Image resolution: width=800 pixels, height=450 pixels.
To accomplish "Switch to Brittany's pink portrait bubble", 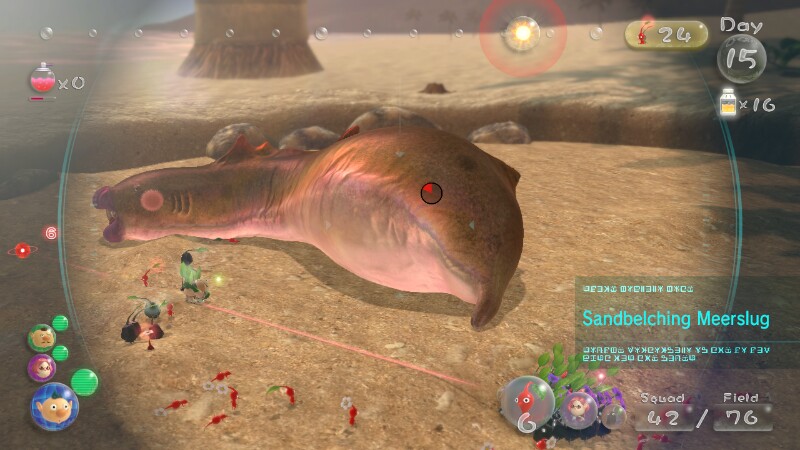I will click(41, 366).
